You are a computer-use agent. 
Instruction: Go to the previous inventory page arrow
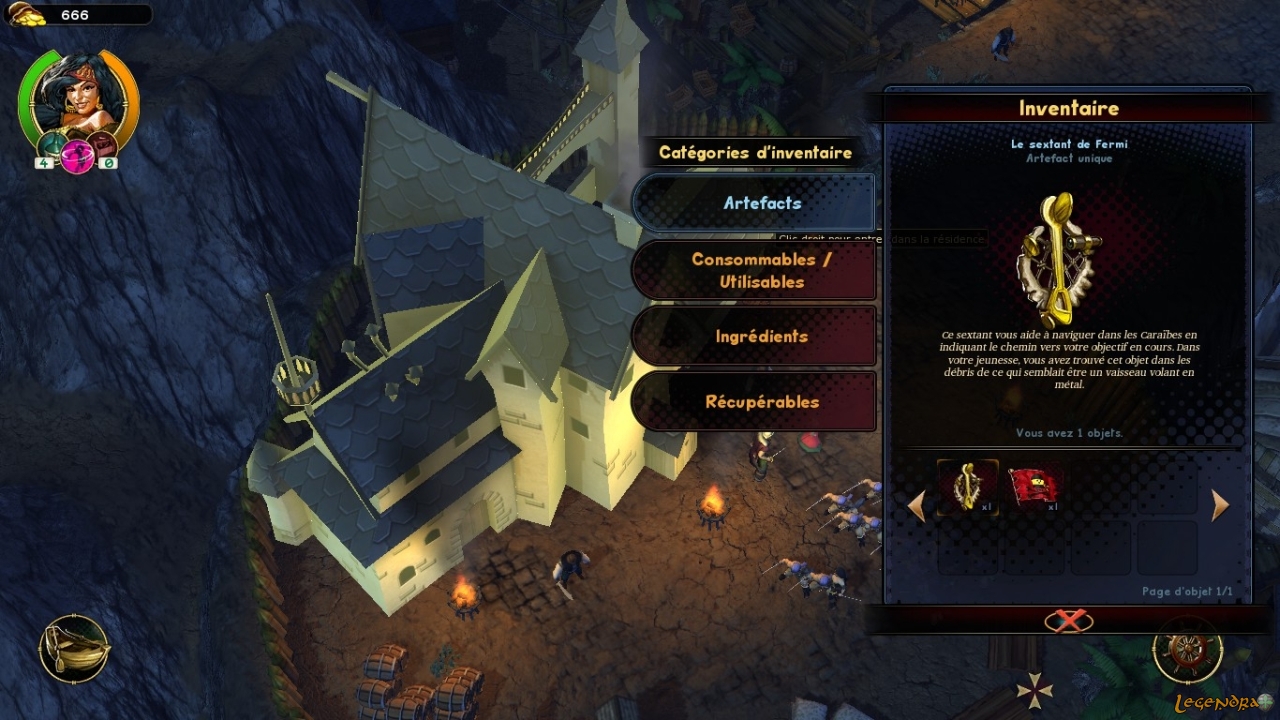pos(916,506)
